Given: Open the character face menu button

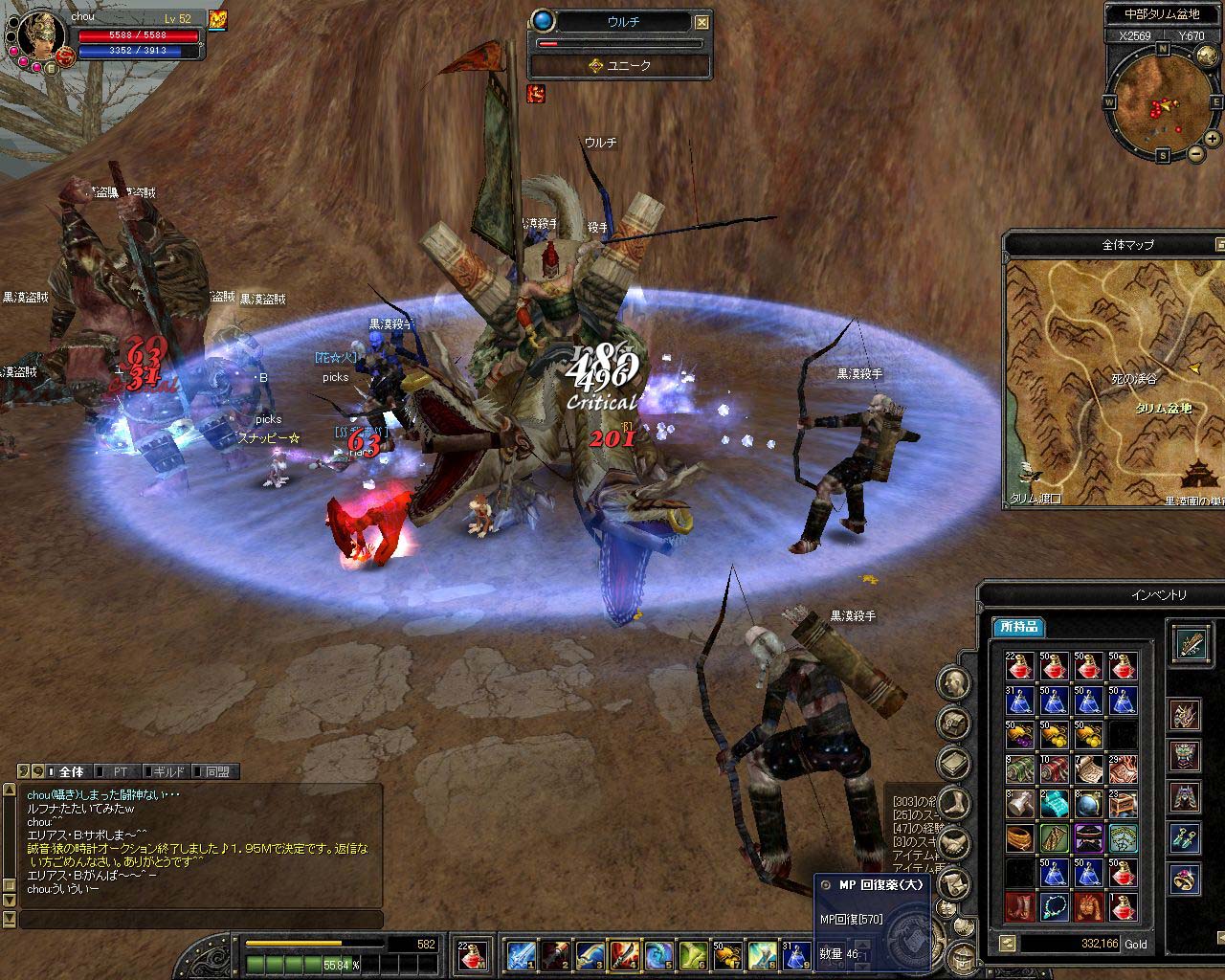Looking at the screenshot, I should point(954,683).
